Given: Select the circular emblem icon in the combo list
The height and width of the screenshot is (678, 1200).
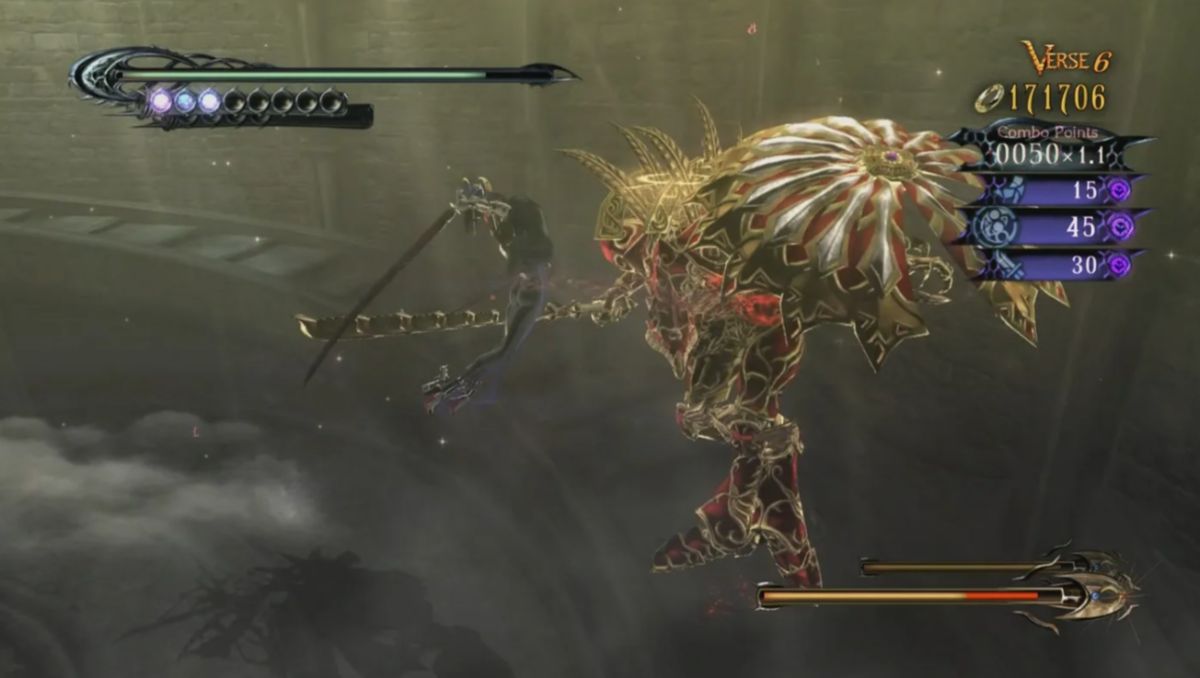Looking at the screenshot, I should point(997,227).
